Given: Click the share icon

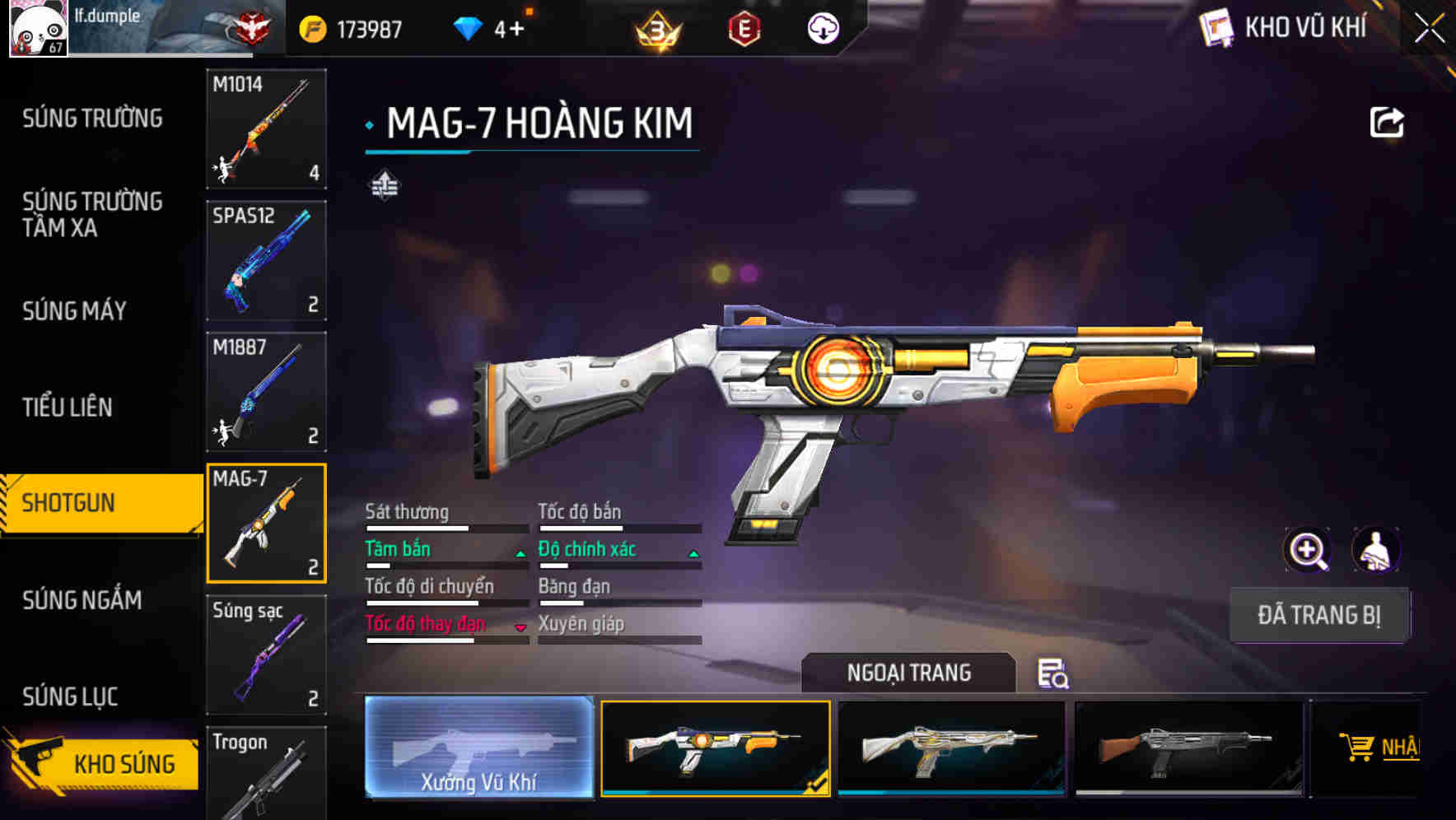Looking at the screenshot, I should tap(1386, 123).
